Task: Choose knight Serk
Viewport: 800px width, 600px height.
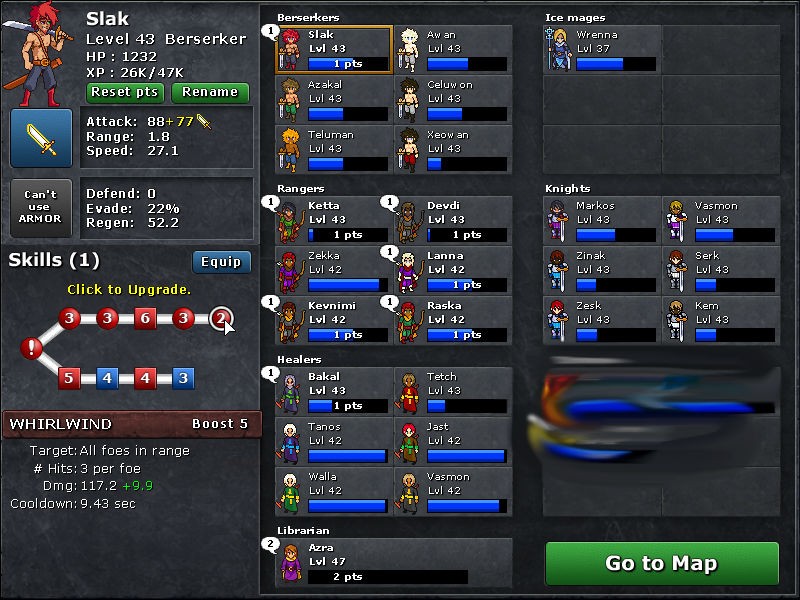Action: pyautogui.click(x=721, y=270)
